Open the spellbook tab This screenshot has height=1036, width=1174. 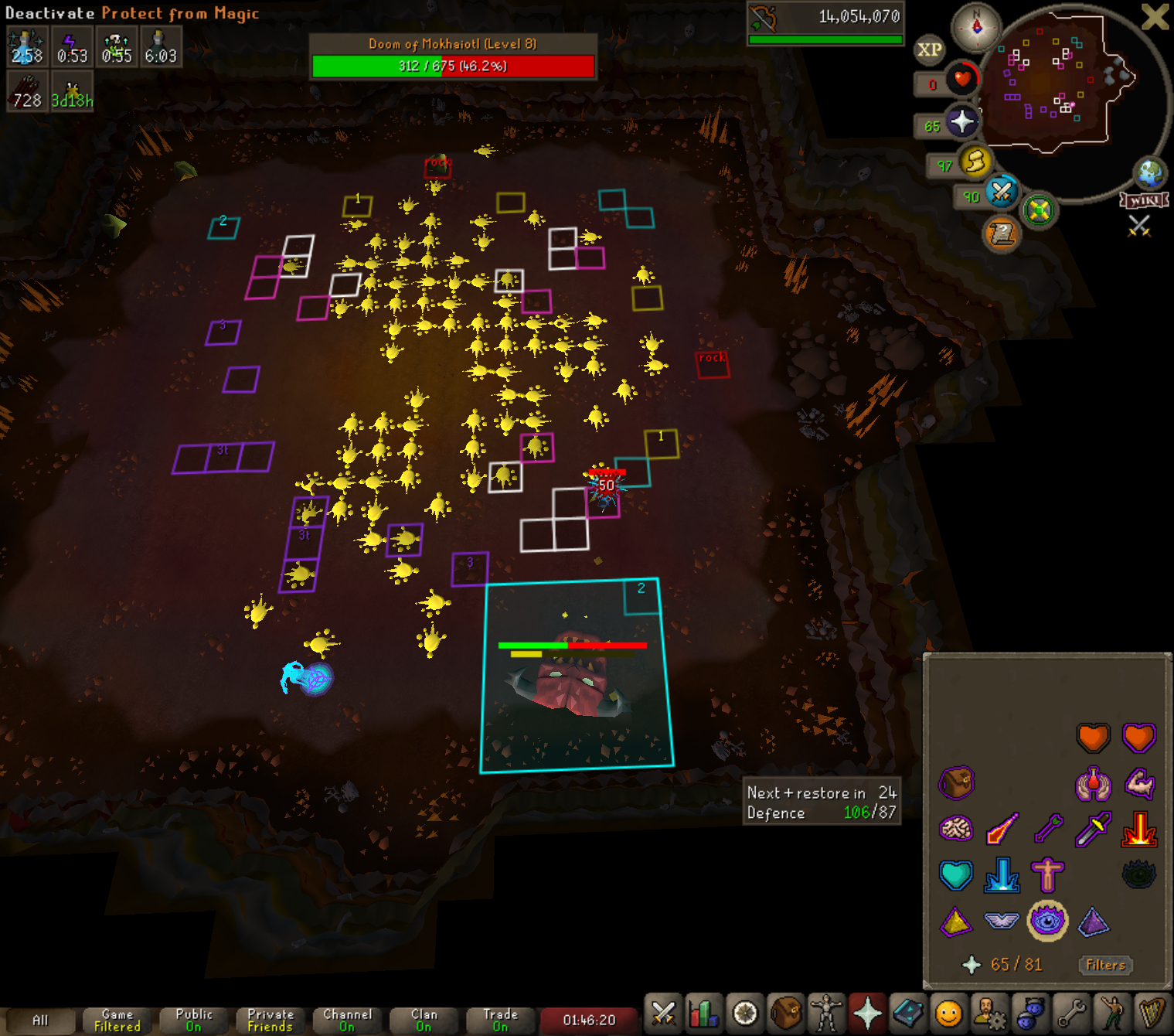coord(908,1013)
